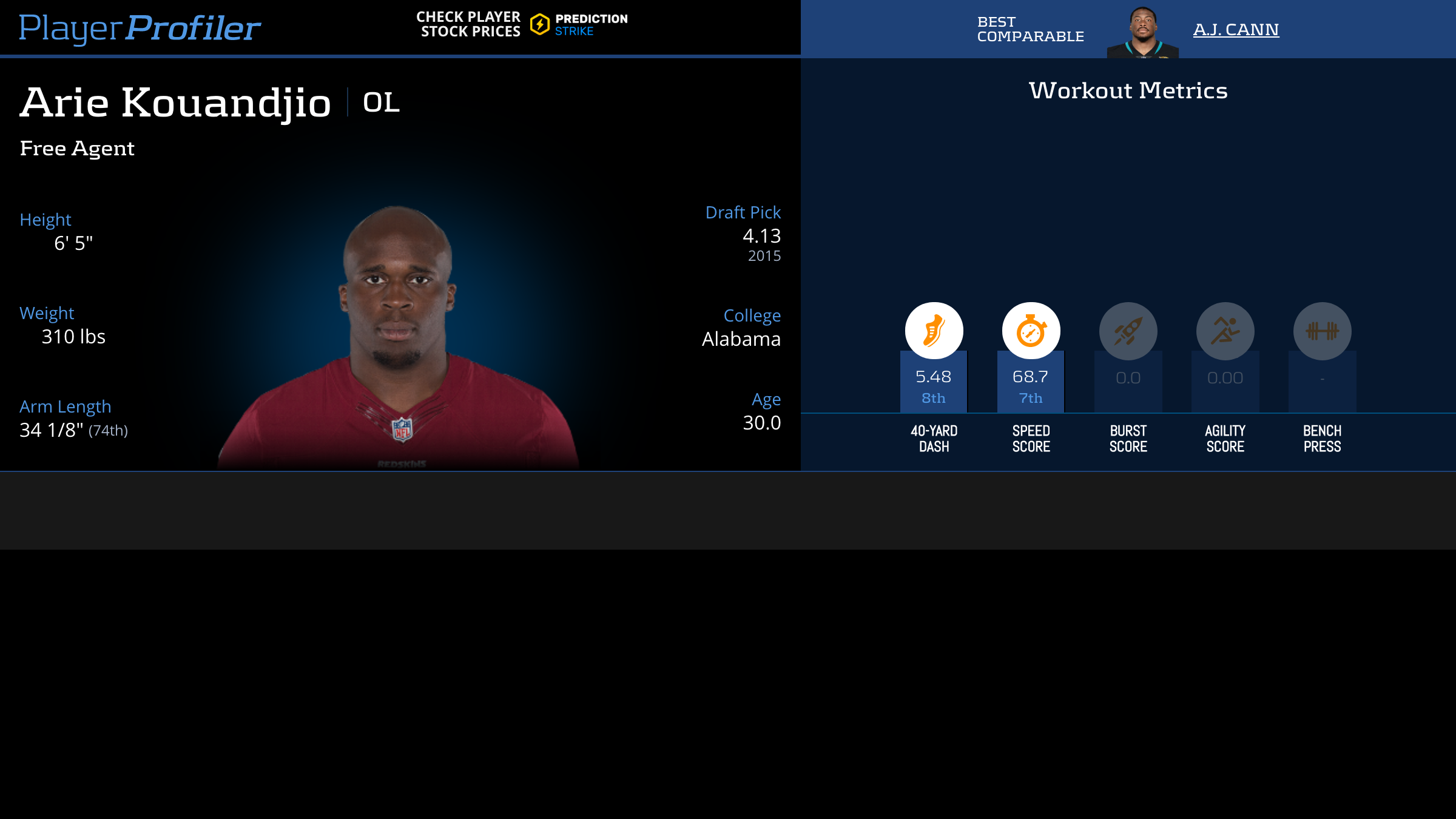
Task: Select the 40-Yard Dash shoe icon
Action: pos(934,331)
